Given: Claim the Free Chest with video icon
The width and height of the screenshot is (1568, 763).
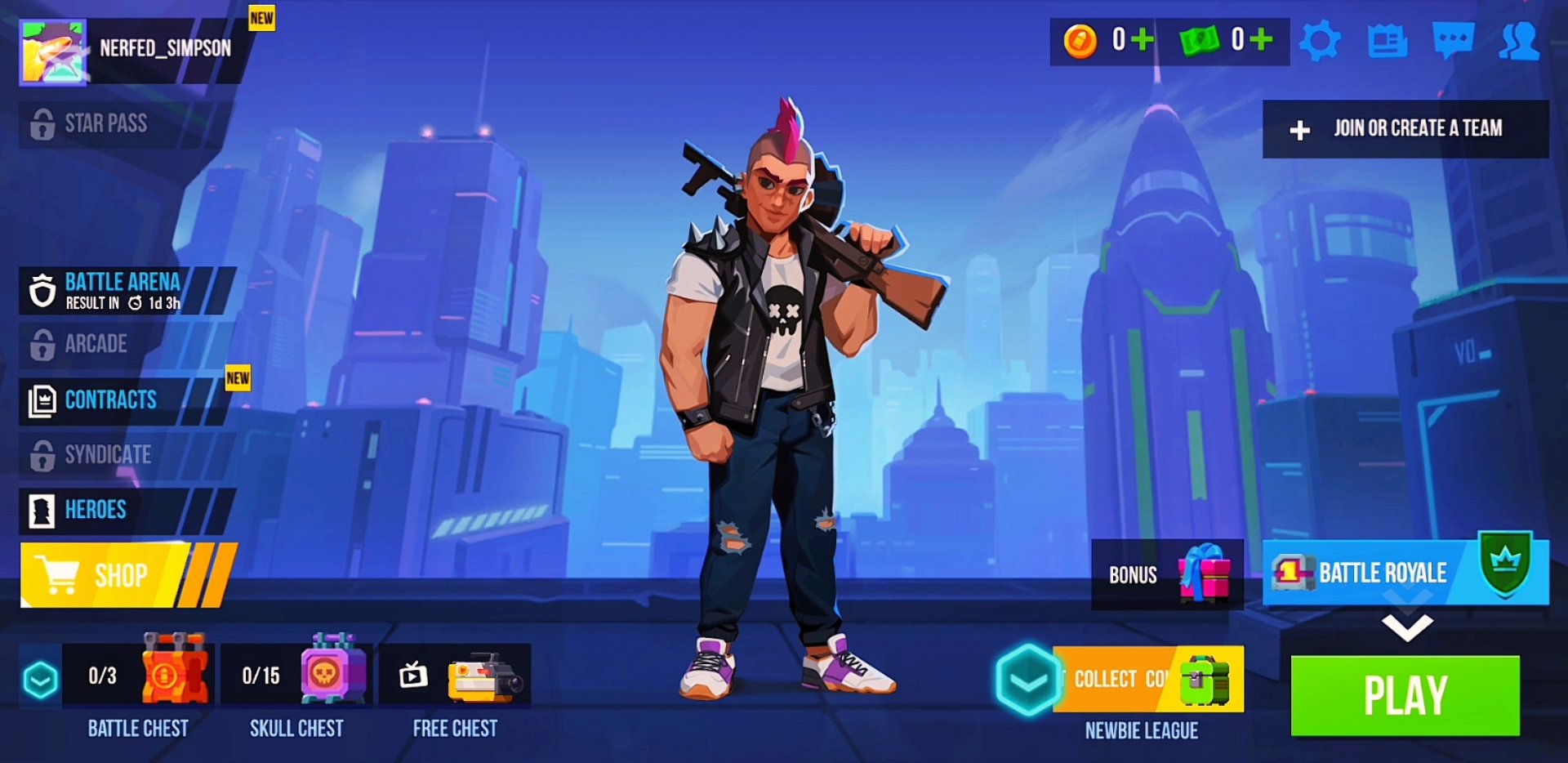Looking at the screenshot, I should [454, 676].
